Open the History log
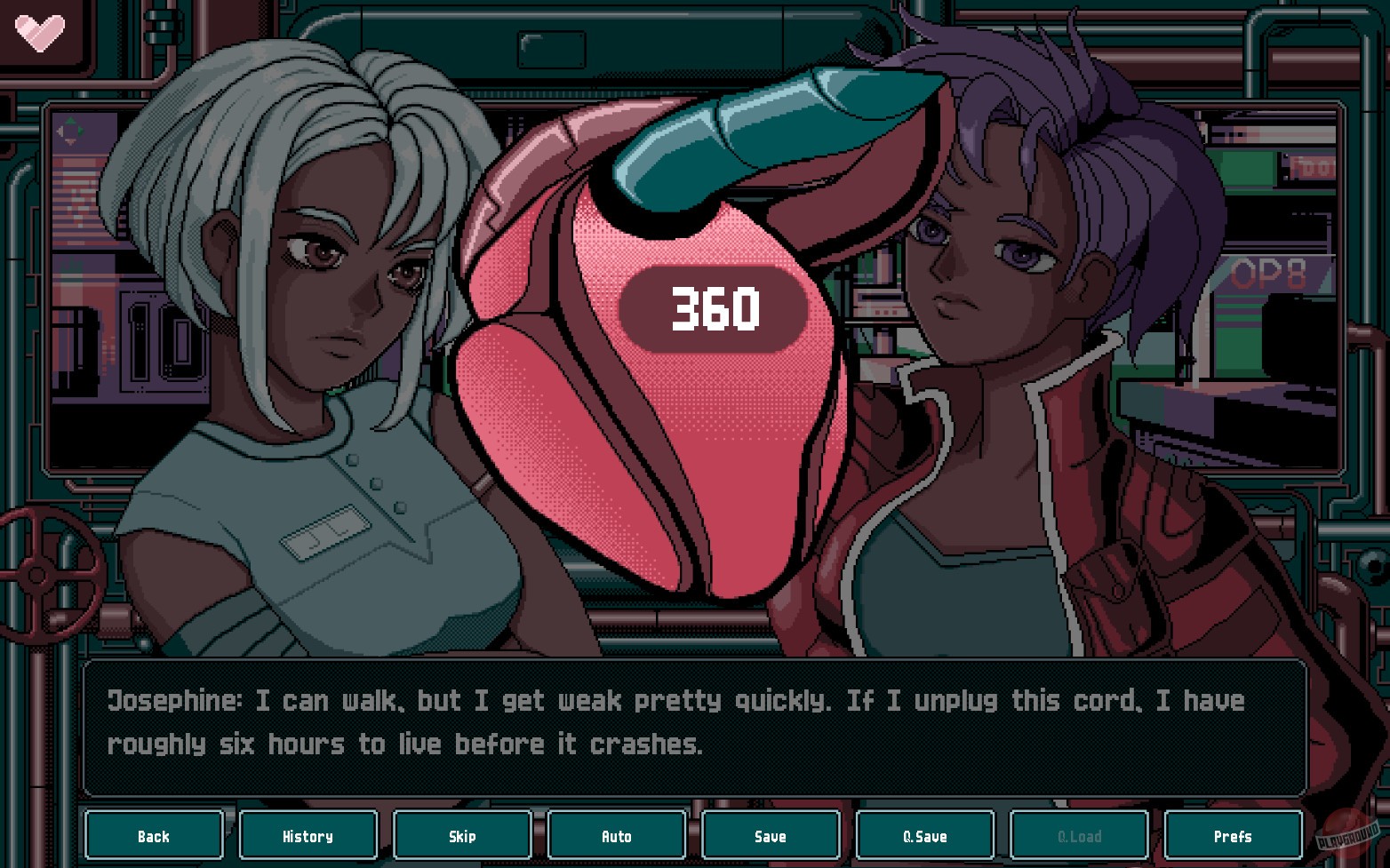1390x868 pixels. [x=308, y=835]
